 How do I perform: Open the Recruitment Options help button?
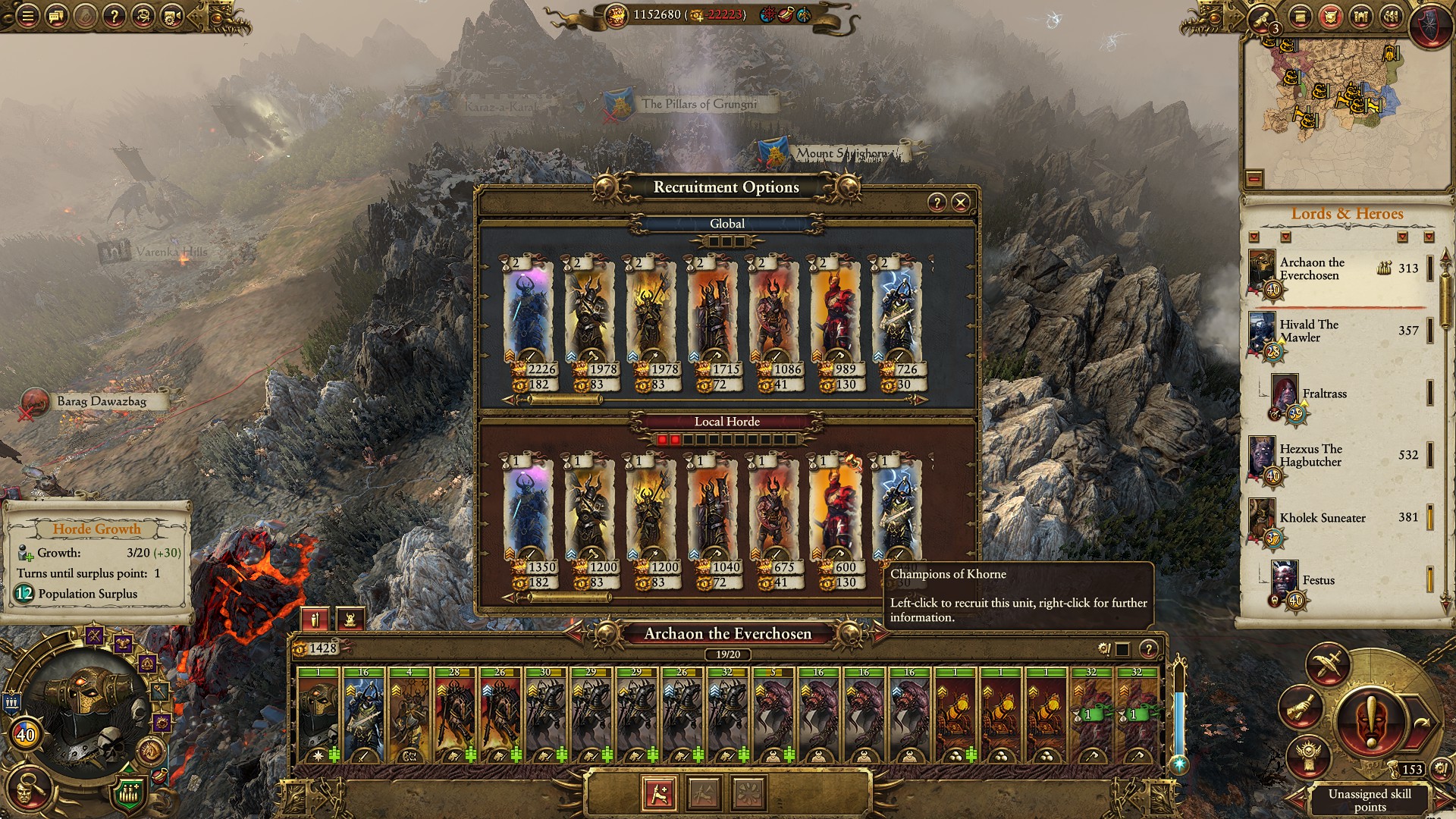(937, 202)
